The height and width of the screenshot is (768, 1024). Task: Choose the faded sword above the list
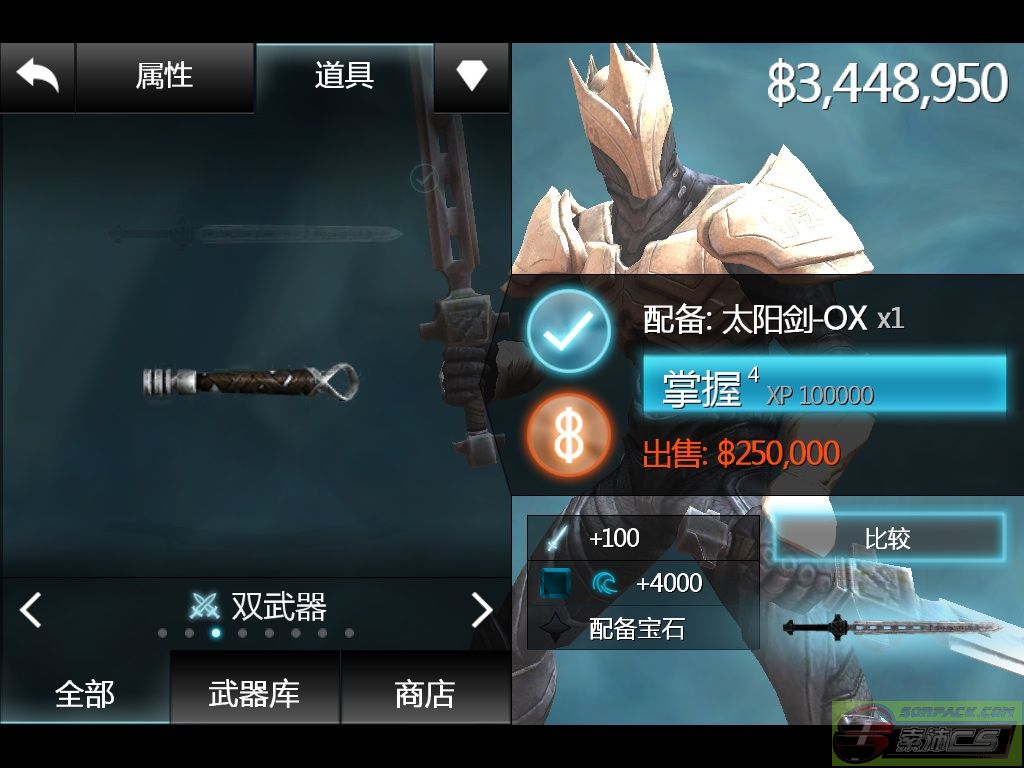pyautogui.click(x=256, y=234)
